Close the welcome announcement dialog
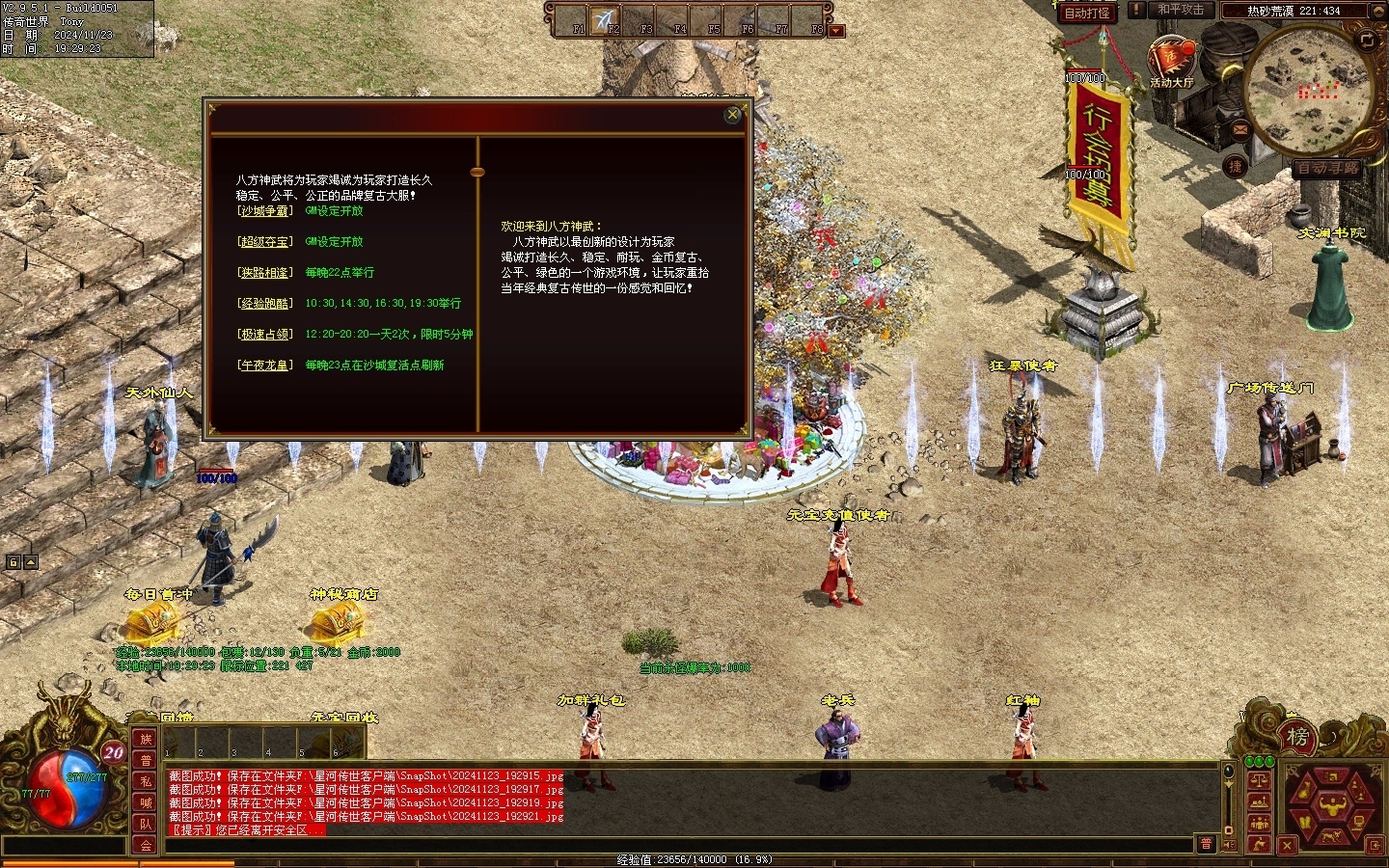Image resolution: width=1389 pixels, height=868 pixels. click(x=733, y=115)
